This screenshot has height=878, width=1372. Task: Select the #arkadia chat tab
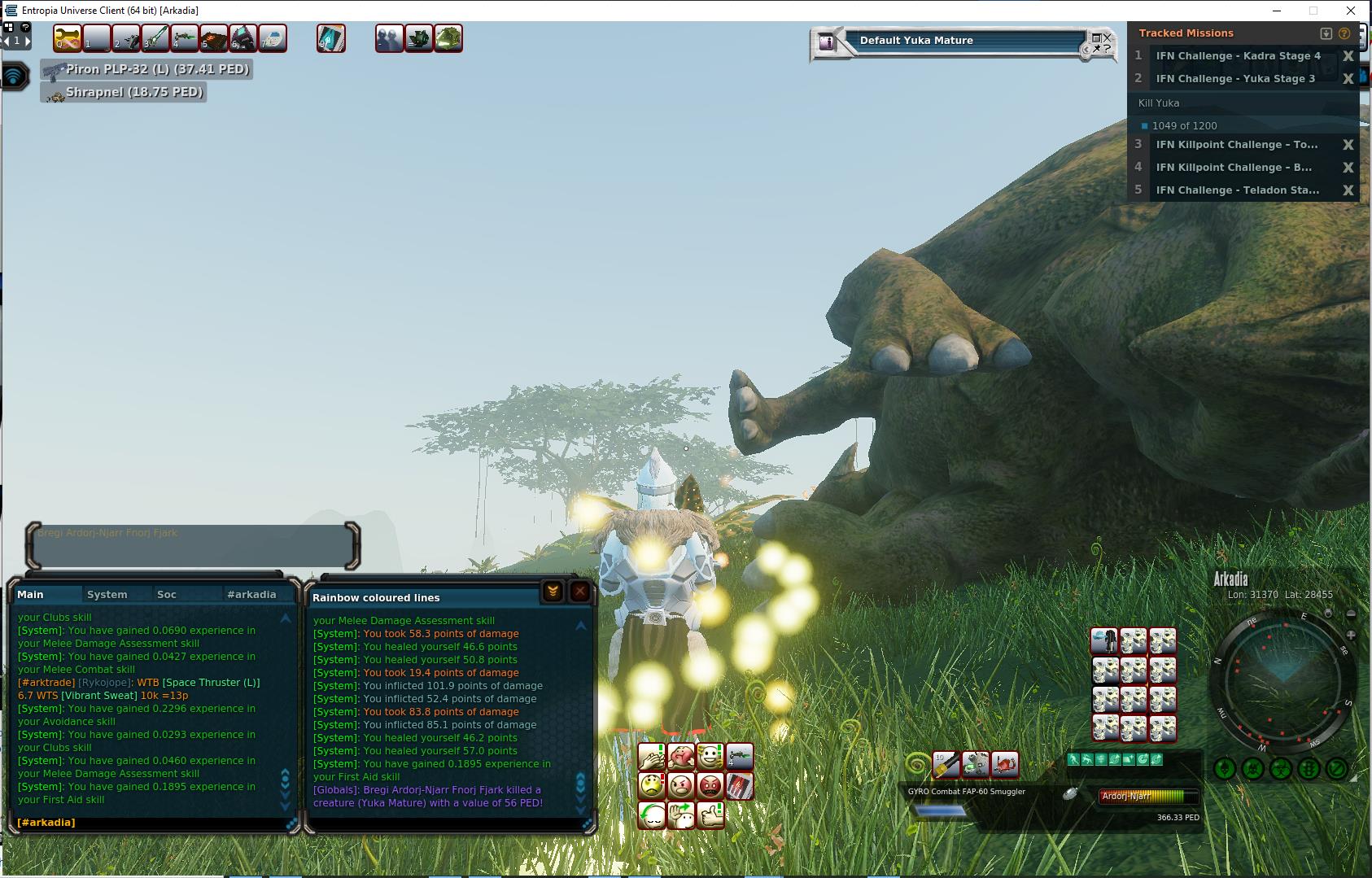pos(251,595)
